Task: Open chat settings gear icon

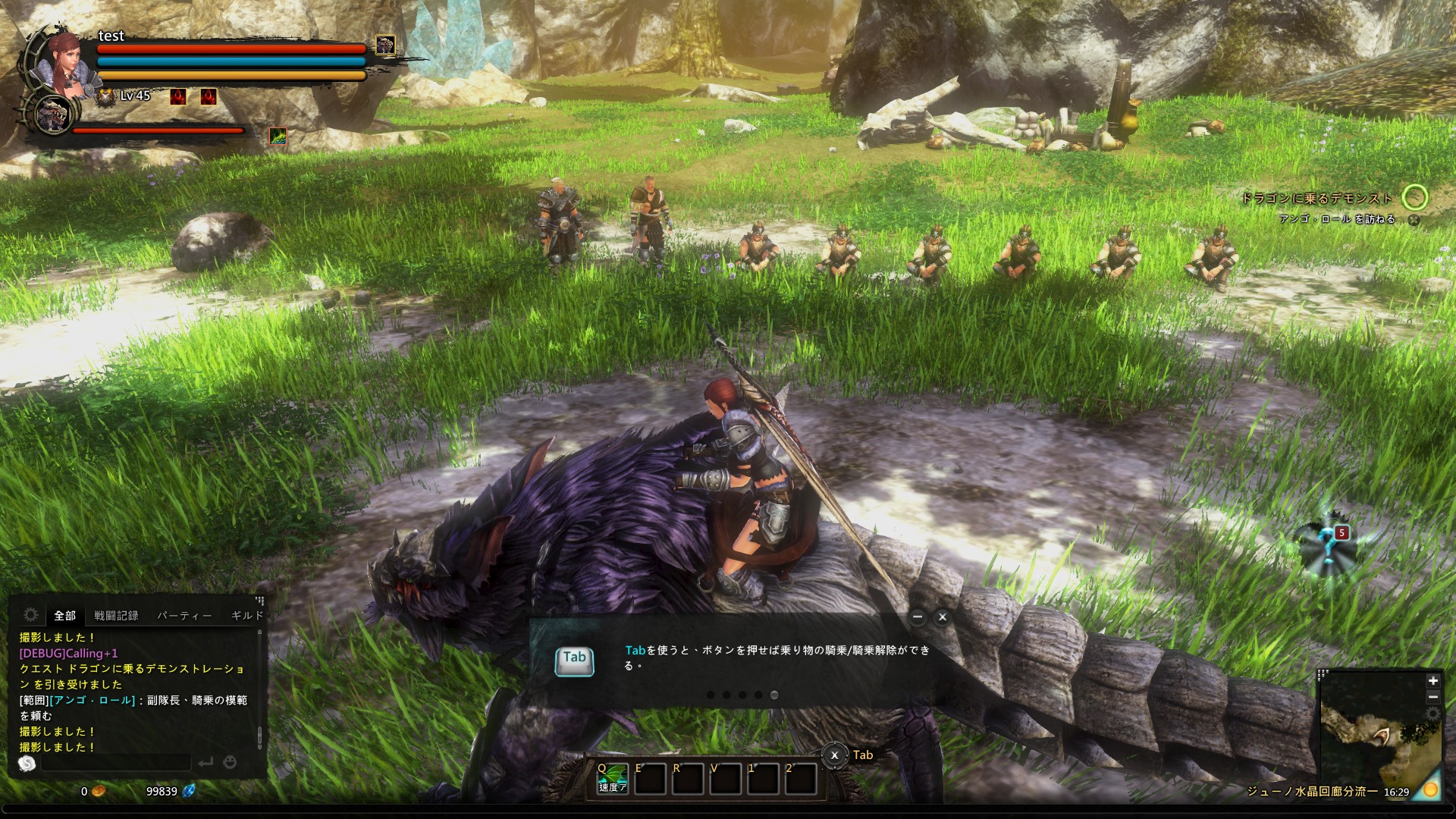Action: [31, 614]
